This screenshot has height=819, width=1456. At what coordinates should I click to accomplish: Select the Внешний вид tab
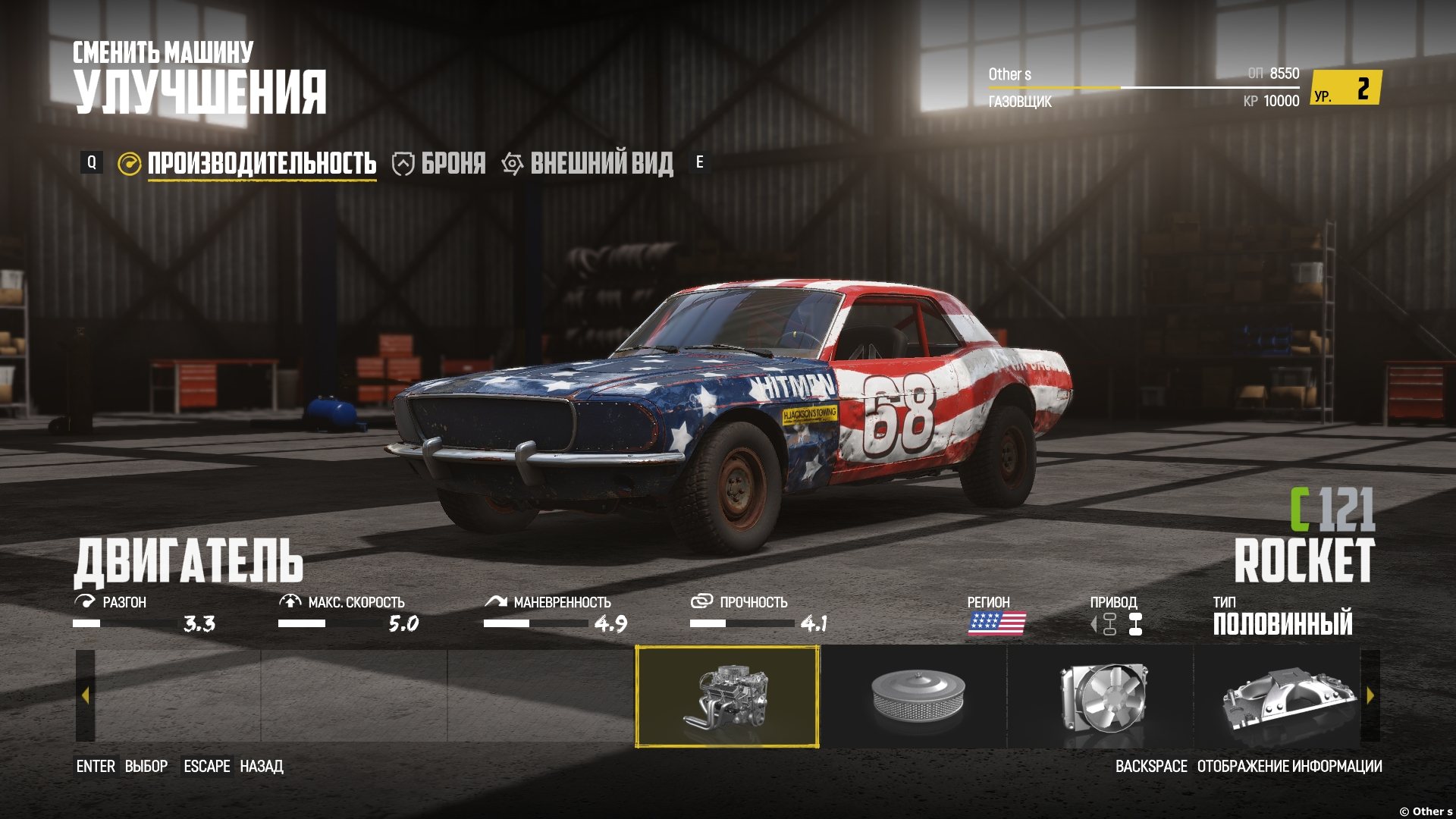pyautogui.click(x=601, y=164)
